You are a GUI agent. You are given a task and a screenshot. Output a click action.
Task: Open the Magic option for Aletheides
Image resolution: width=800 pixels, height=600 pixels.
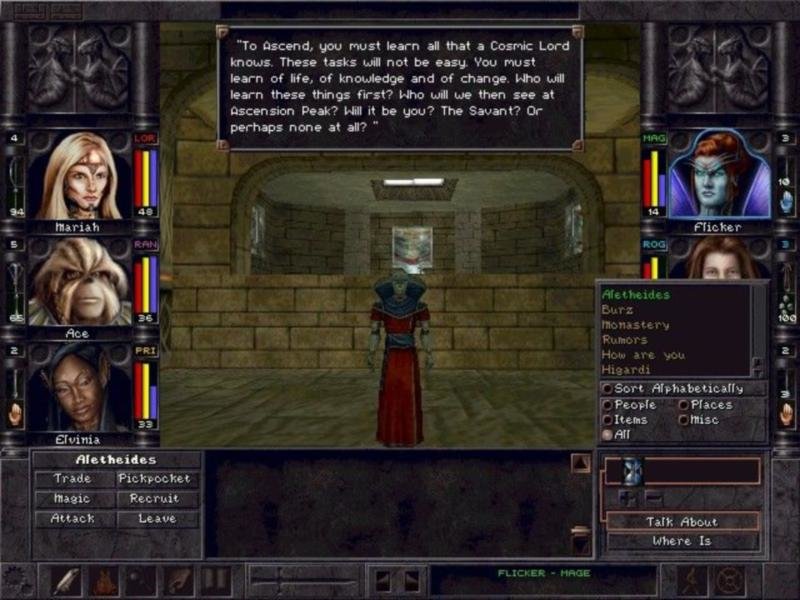click(72, 499)
